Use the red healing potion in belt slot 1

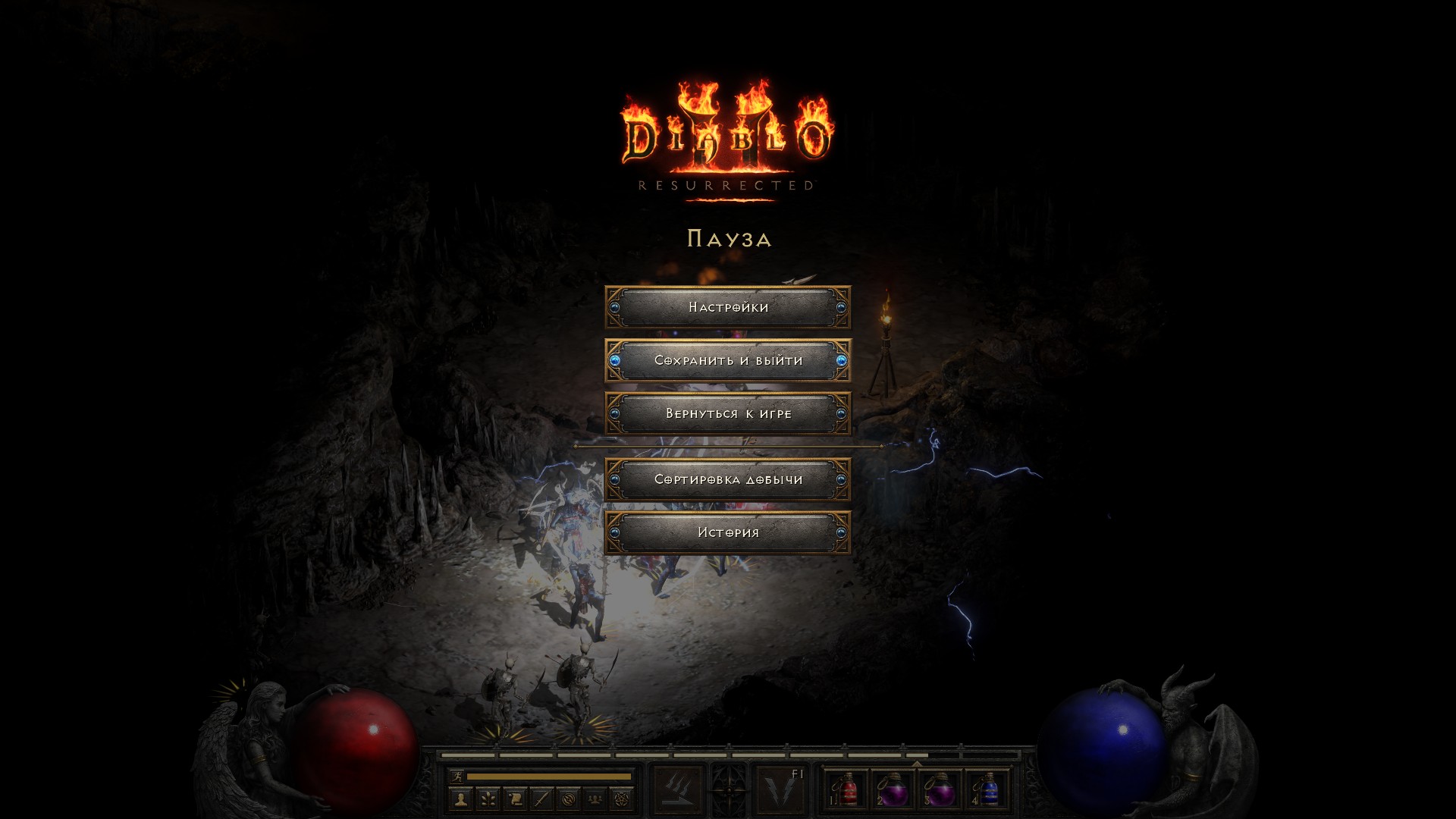coord(848,790)
